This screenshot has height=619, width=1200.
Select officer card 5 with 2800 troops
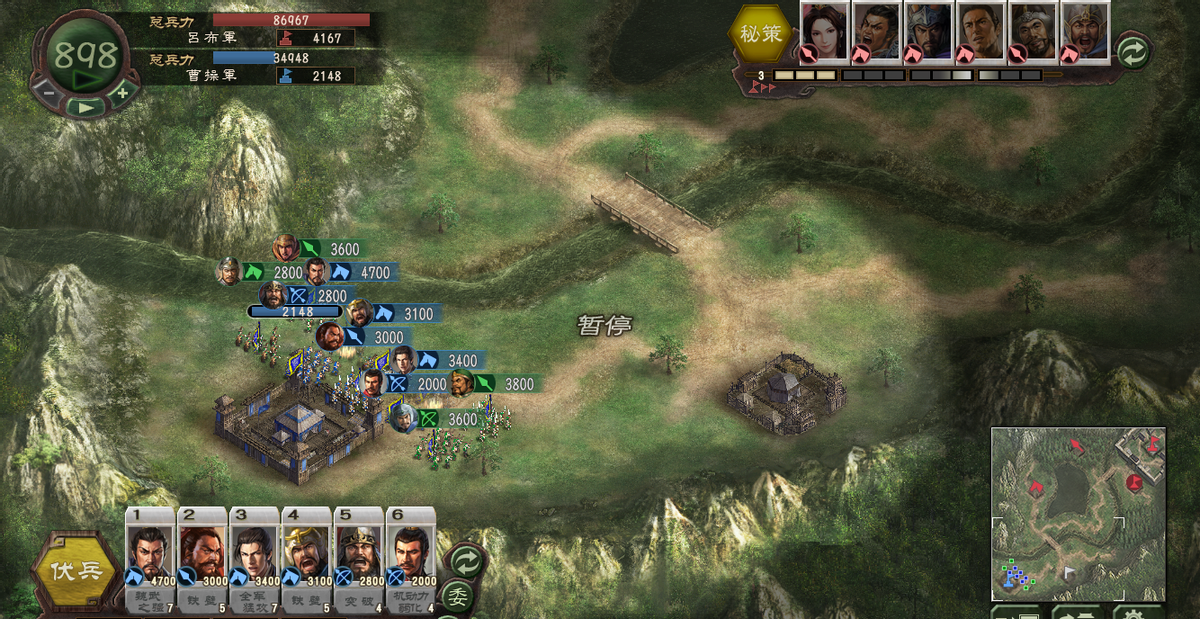[x=358, y=555]
